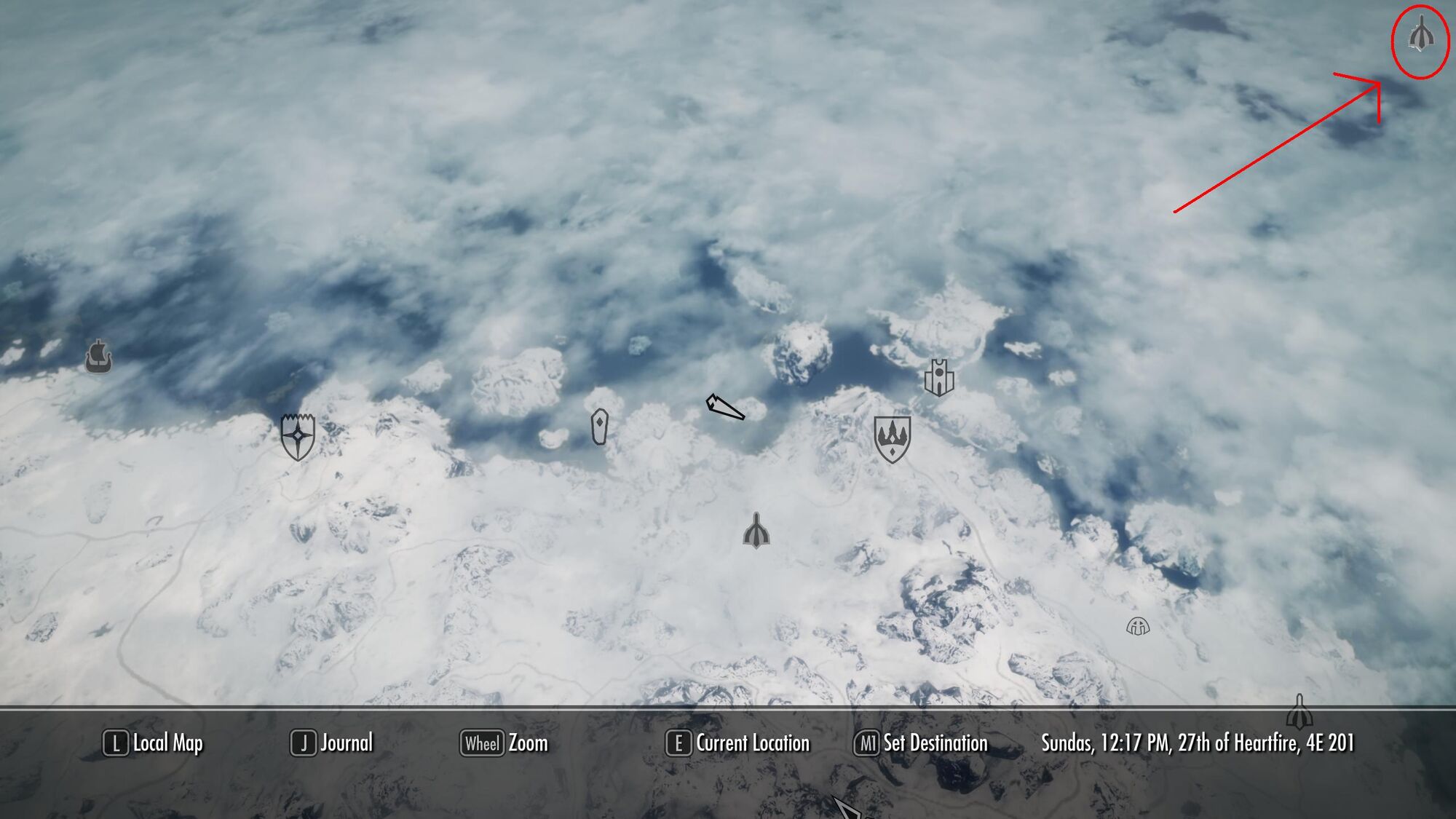Select the coffin-shaped map marker
Screen dimensions: 1456x819
click(599, 427)
